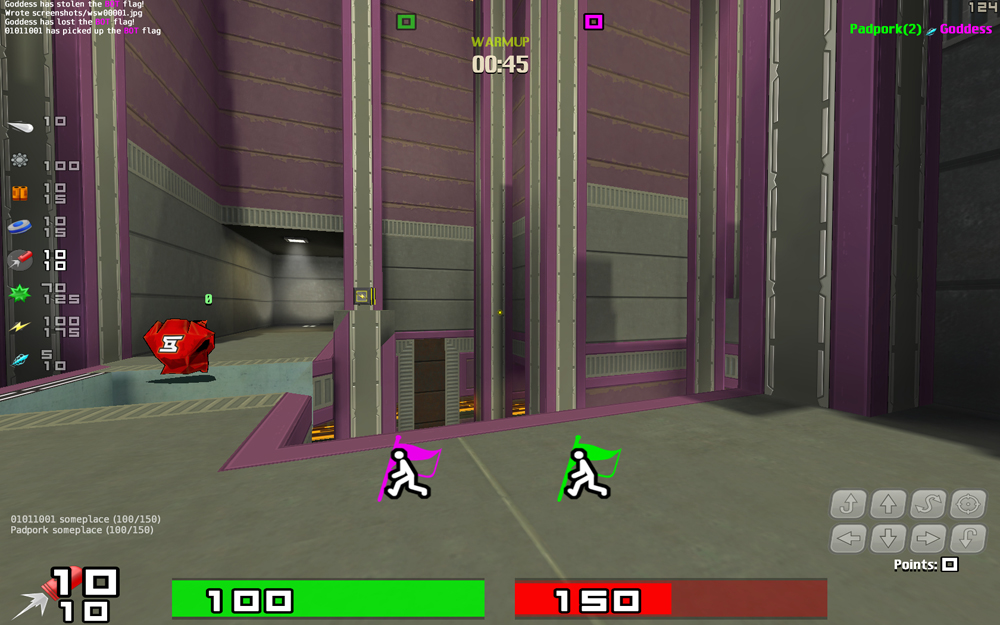Click the green flag carrier icon

pyautogui.click(x=588, y=470)
